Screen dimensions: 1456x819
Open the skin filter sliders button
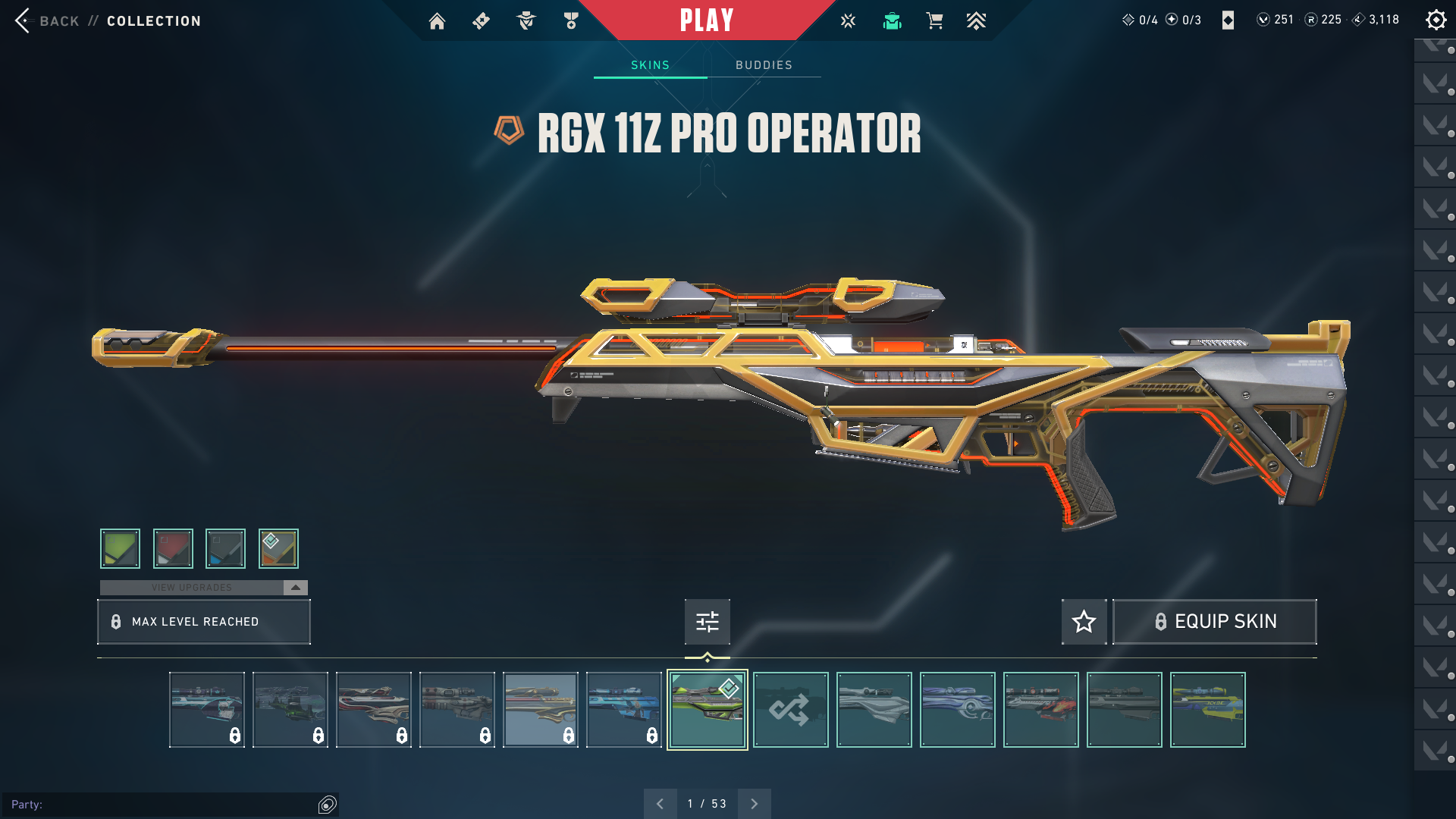[707, 622]
